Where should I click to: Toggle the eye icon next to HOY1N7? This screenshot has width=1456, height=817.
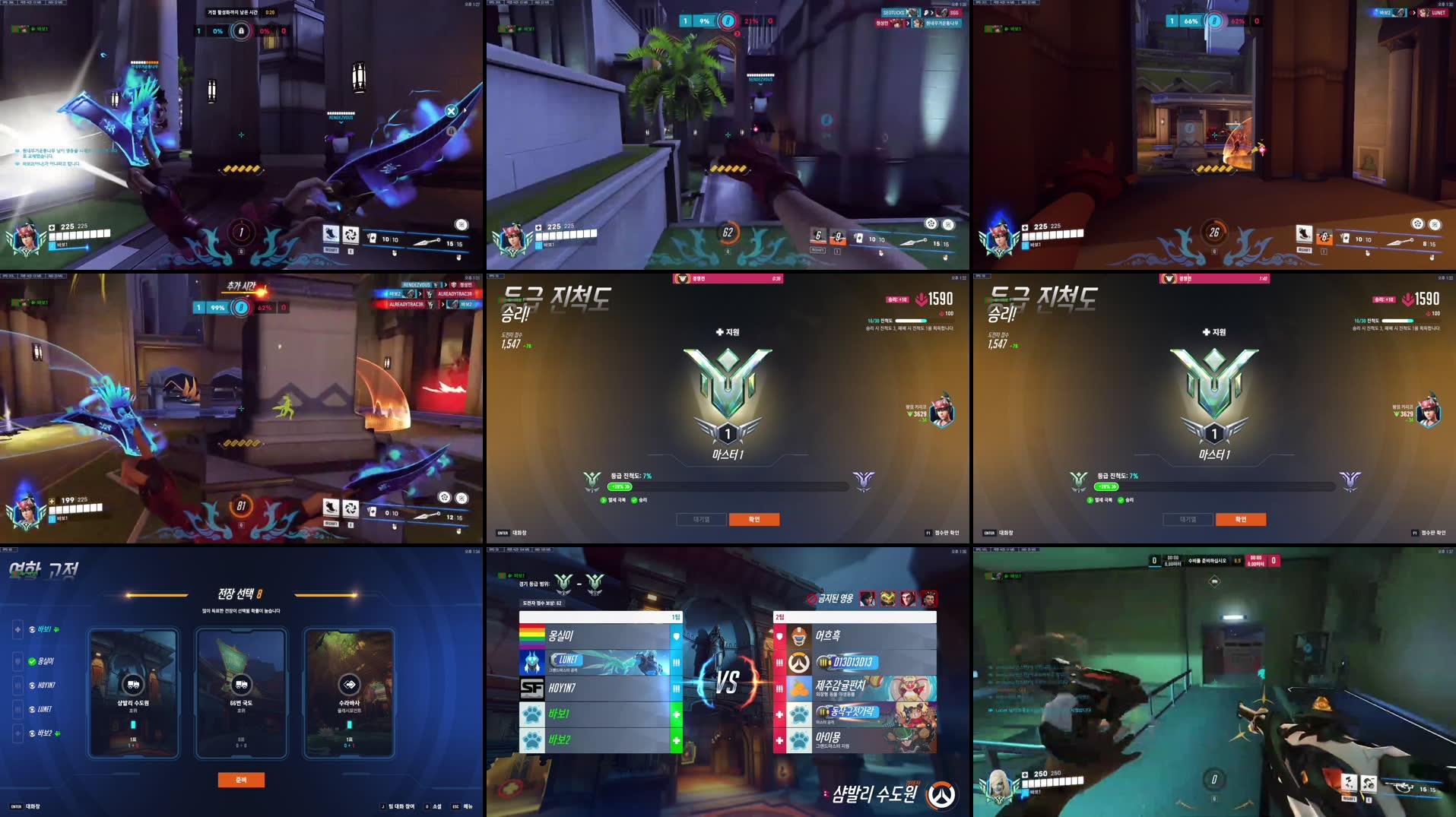(x=31, y=686)
